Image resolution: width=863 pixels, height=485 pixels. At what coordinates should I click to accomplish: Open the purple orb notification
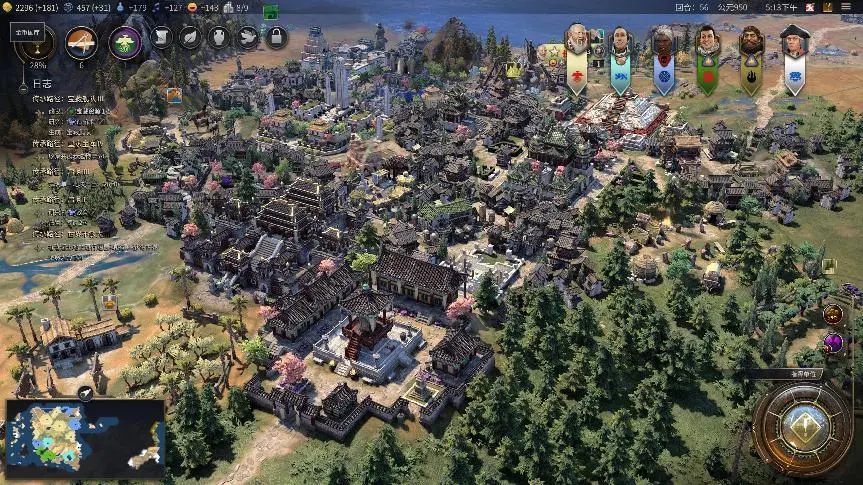pyautogui.click(x=833, y=344)
